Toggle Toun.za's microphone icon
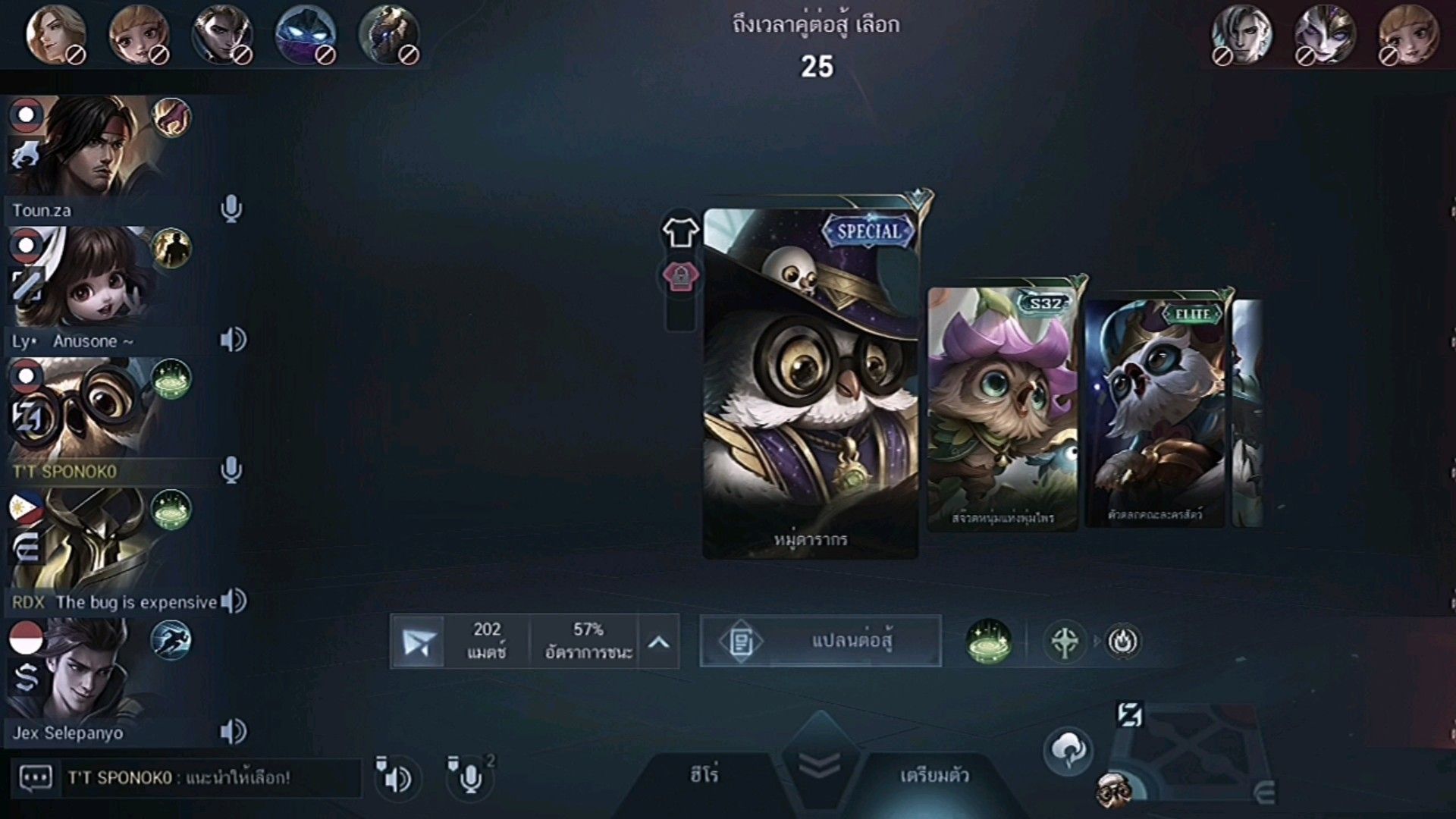Viewport: 1456px width, 819px height. (231, 209)
